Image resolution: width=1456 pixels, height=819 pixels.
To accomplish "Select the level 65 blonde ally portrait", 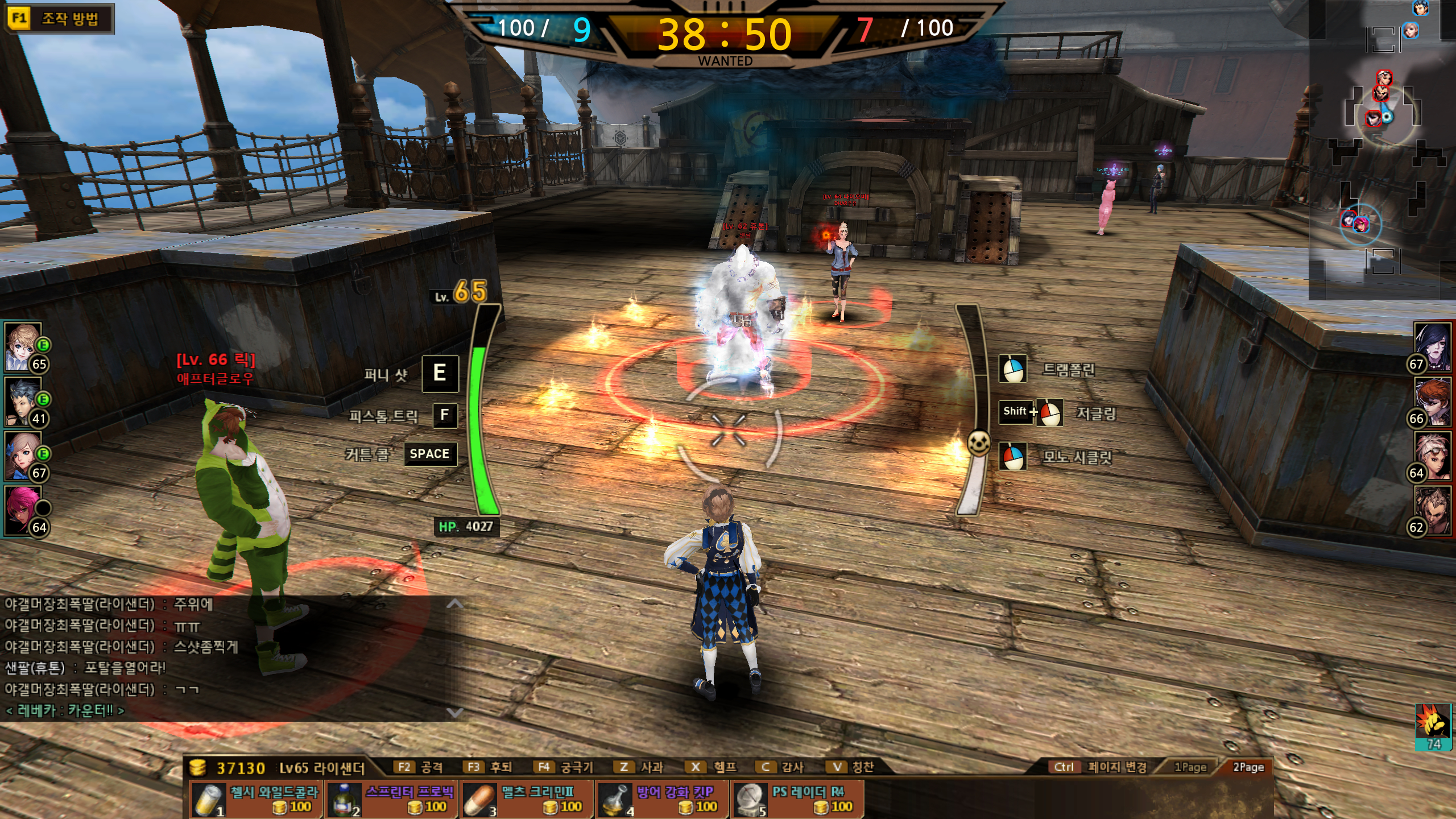I will (24, 347).
